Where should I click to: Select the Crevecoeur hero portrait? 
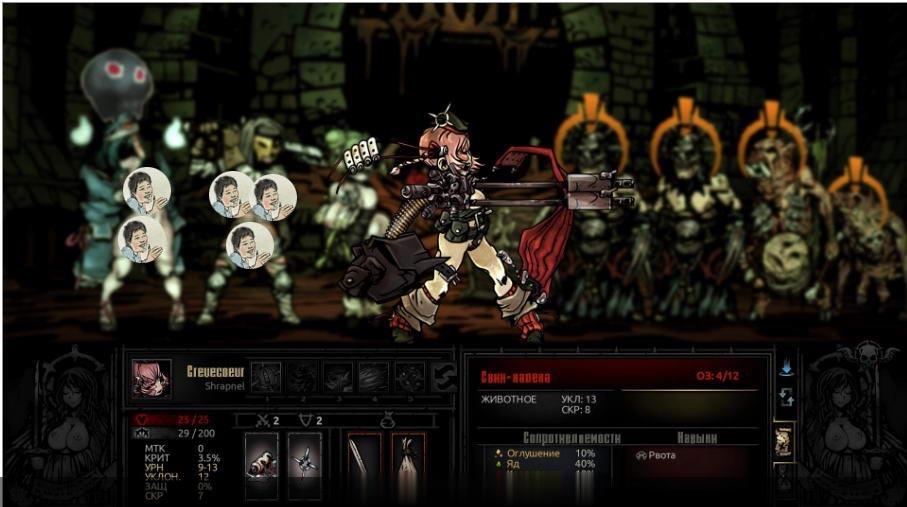[x=152, y=379]
